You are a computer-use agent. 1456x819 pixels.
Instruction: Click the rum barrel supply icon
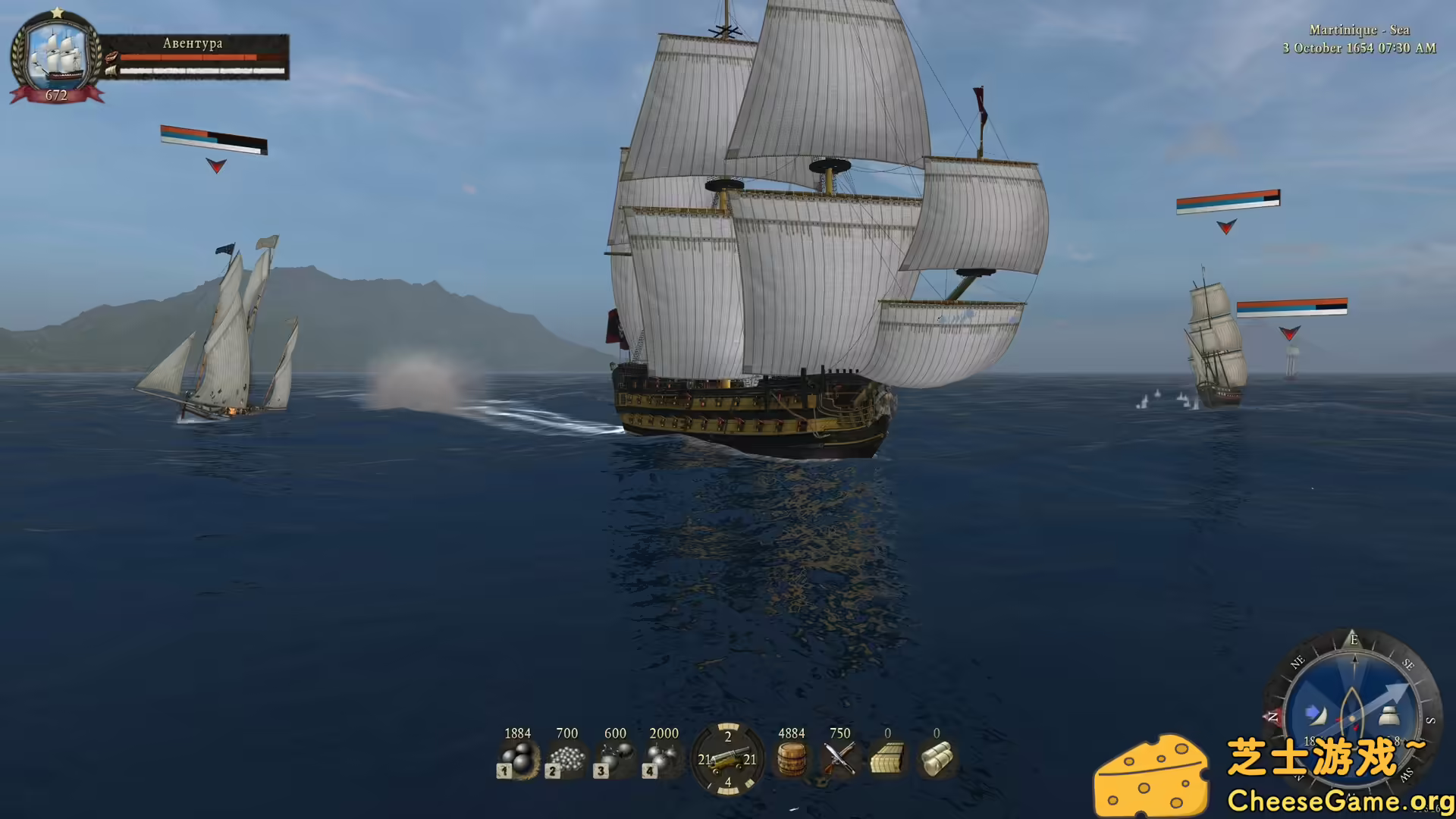coord(791,758)
